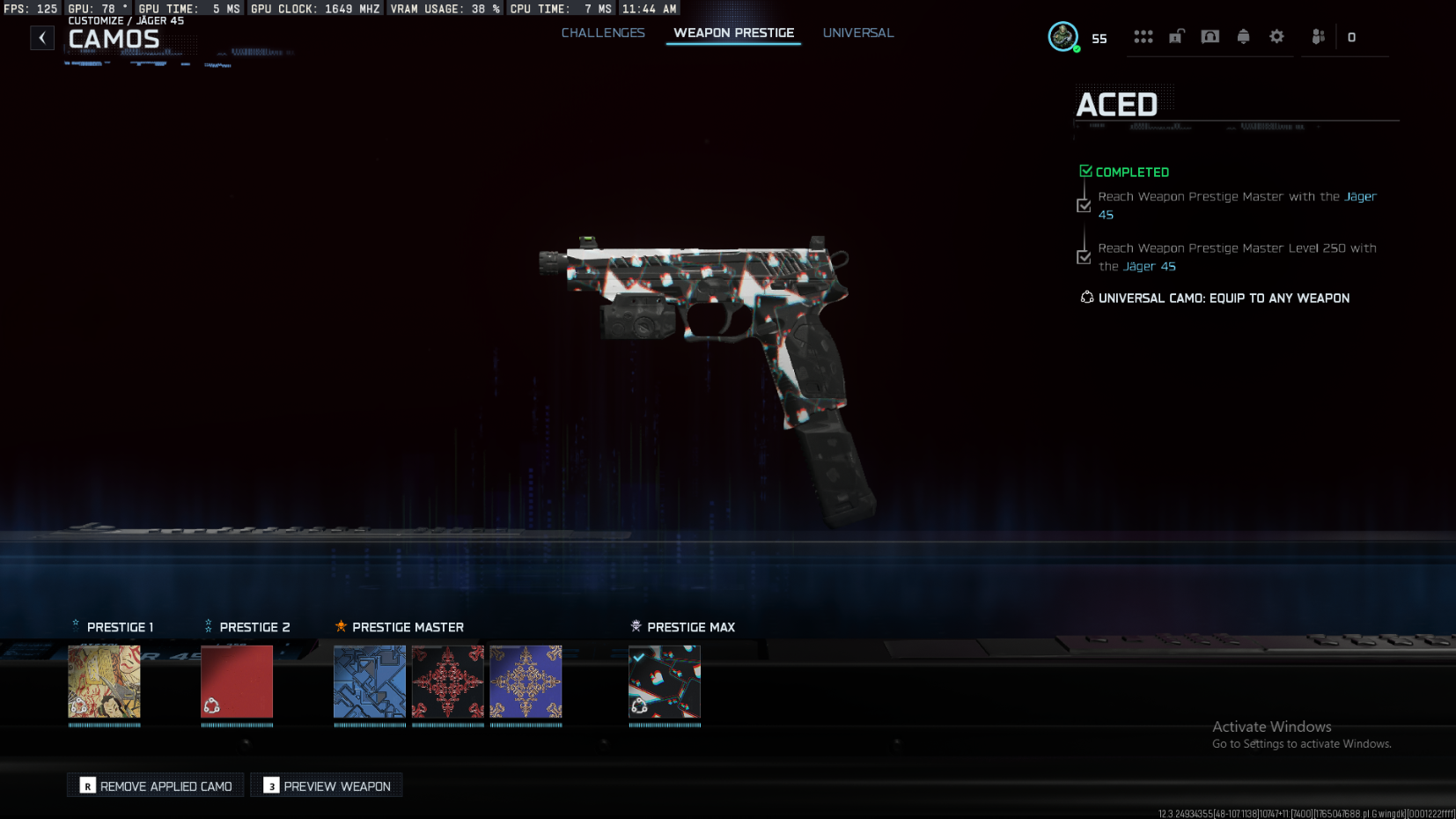Remove the applied camo
This screenshot has width=1456, height=819.
(156, 786)
